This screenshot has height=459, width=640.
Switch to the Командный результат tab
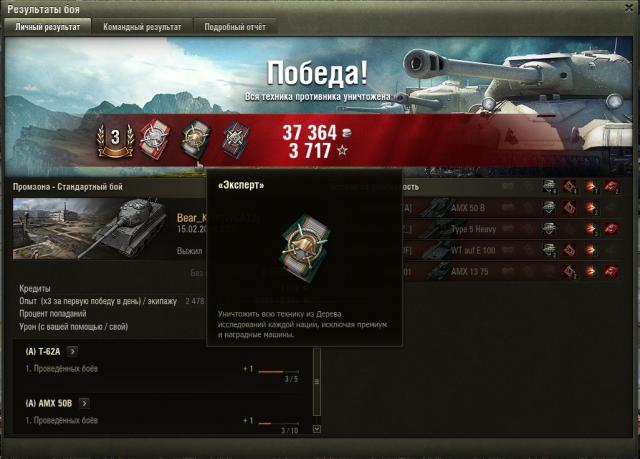[x=143, y=27]
